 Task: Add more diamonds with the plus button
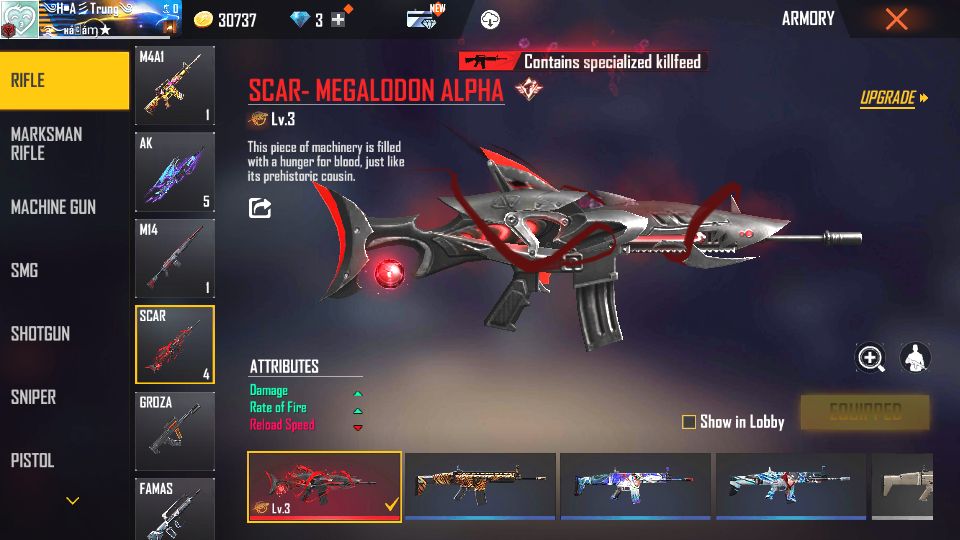pos(338,20)
